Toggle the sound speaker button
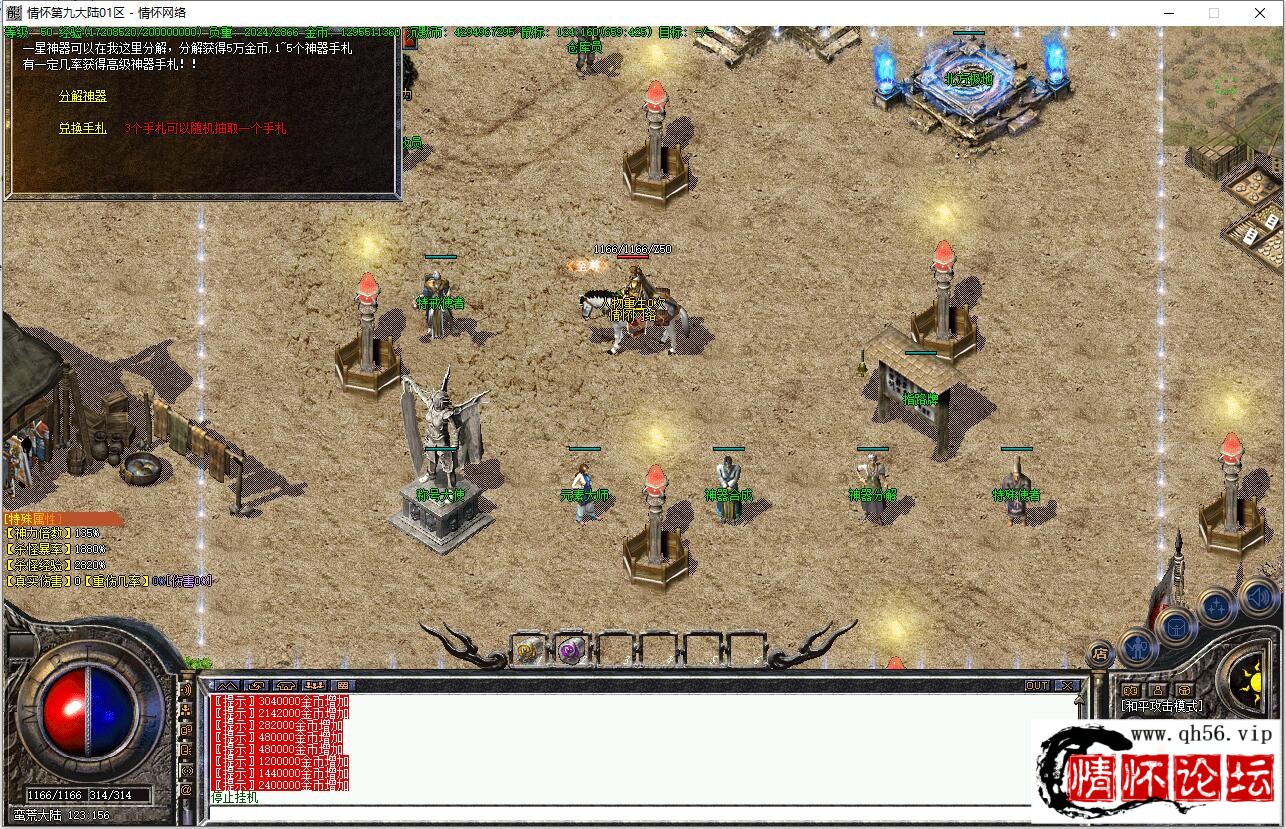1286x829 pixels. tap(1257, 598)
